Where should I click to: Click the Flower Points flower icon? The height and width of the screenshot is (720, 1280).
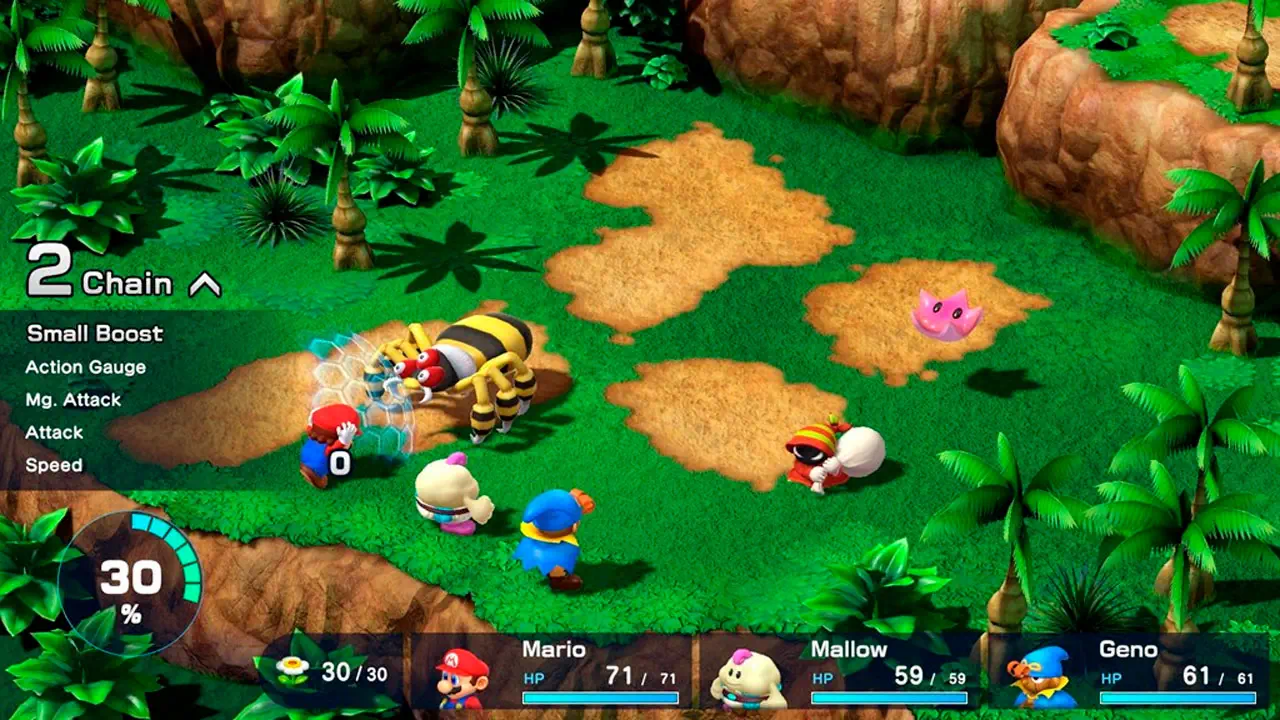[294, 671]
